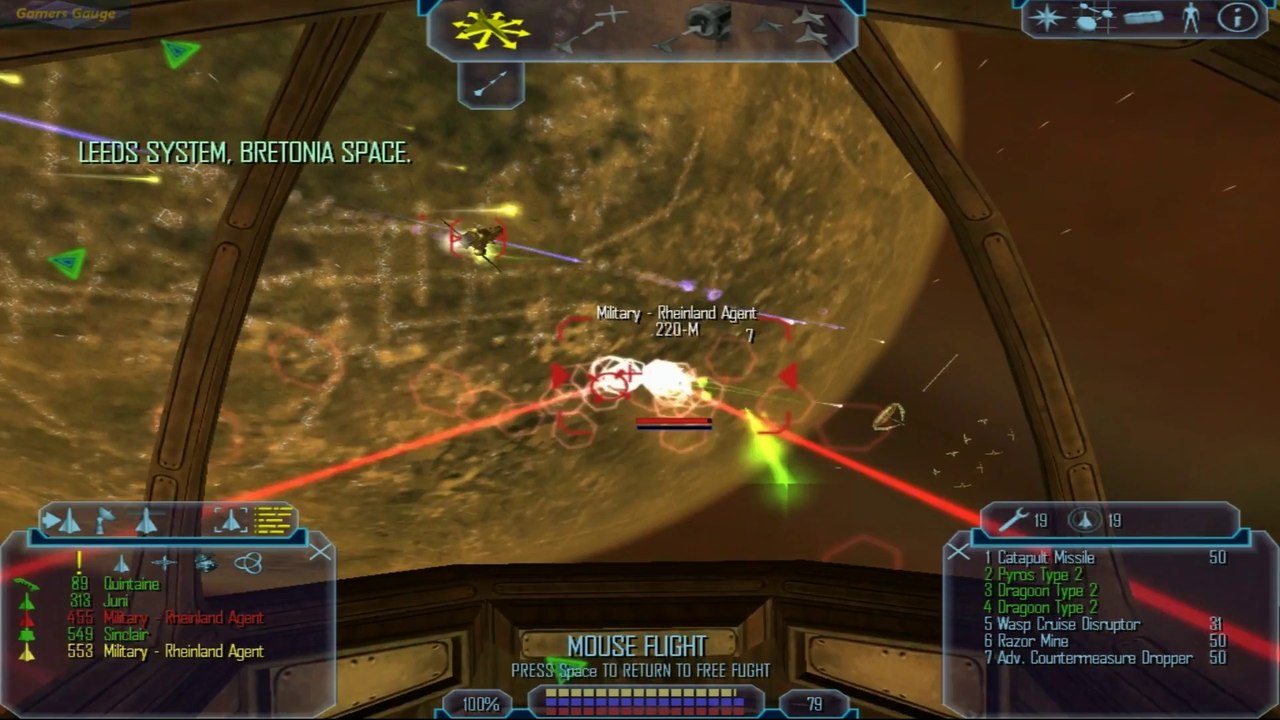Image resolution: width=1280 pixels, height=720 pixels.
Task: Use a shield battery icon
Action: click(1086, 520)
